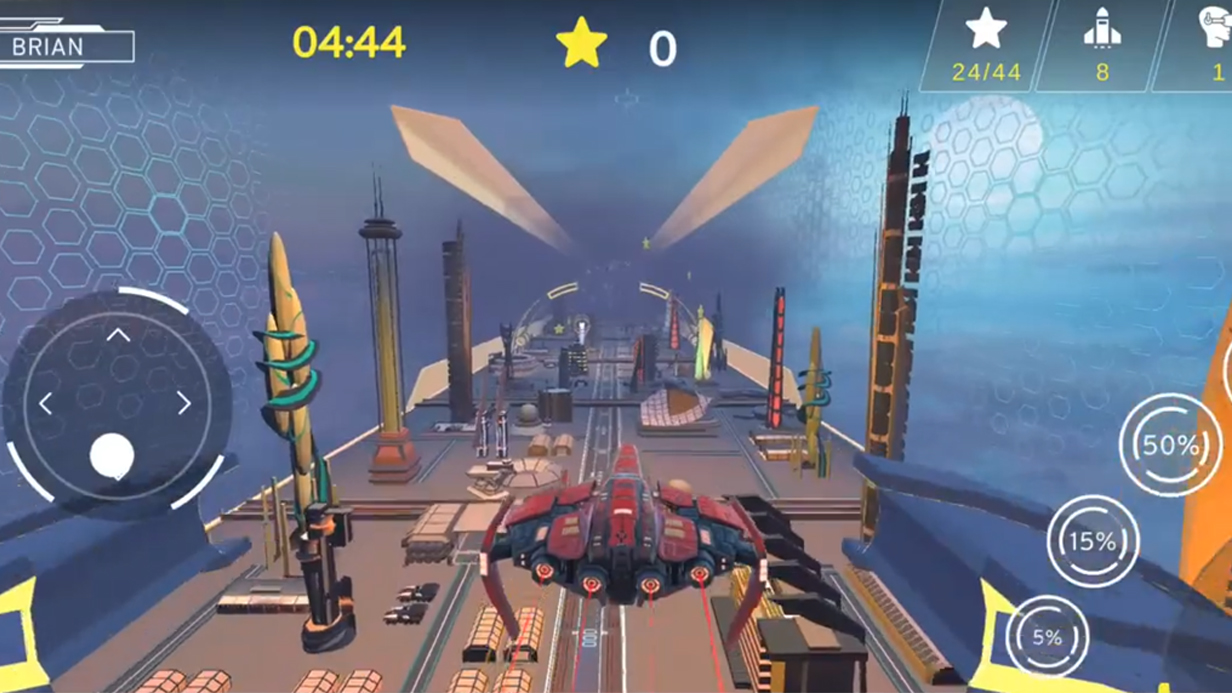Viewport: 1232px width, 693px height.
Task: Select the 15% speed button
Action: (x=1093, y=541)
